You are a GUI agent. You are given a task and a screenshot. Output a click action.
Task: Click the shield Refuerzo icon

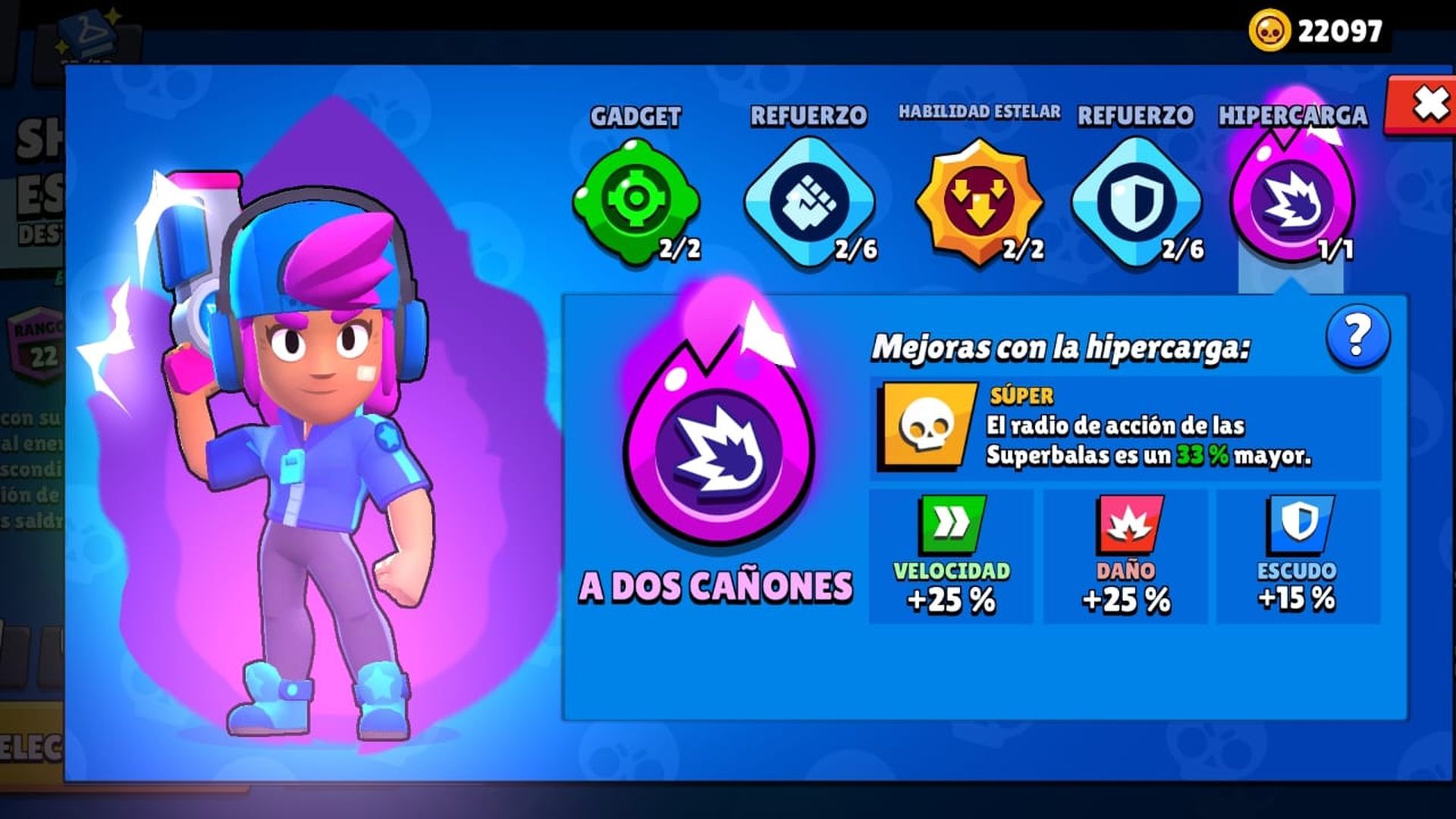click(x=1133, y=201)
